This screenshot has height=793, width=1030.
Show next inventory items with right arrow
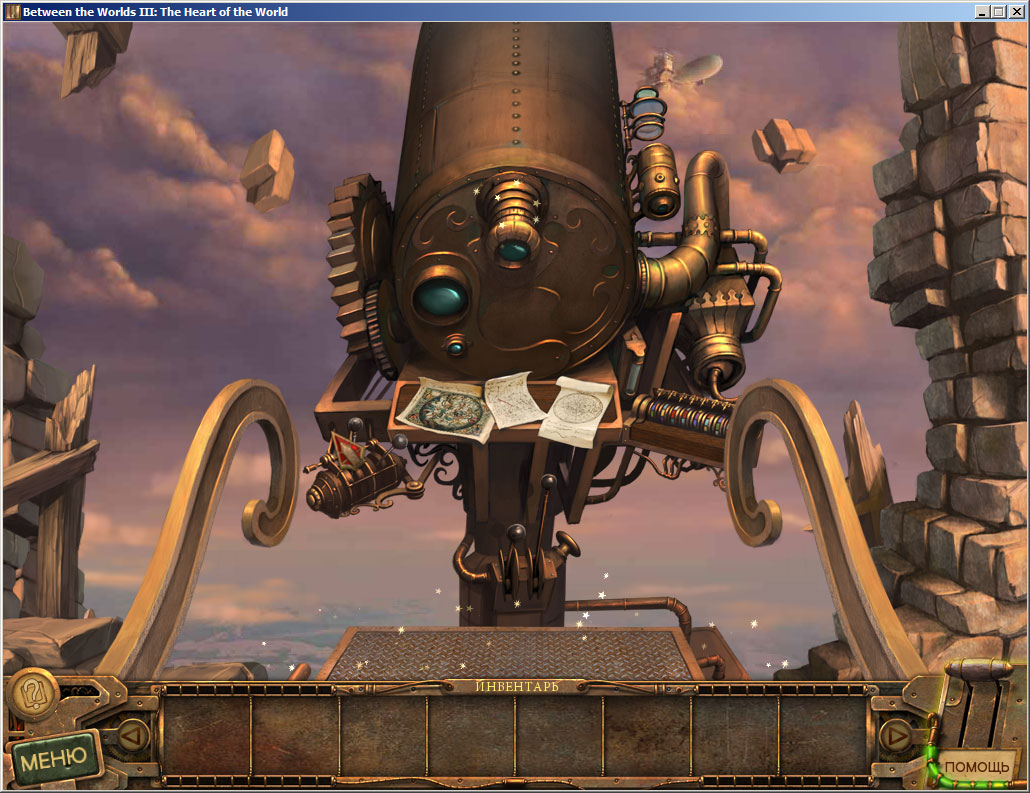tap(895, 736)
